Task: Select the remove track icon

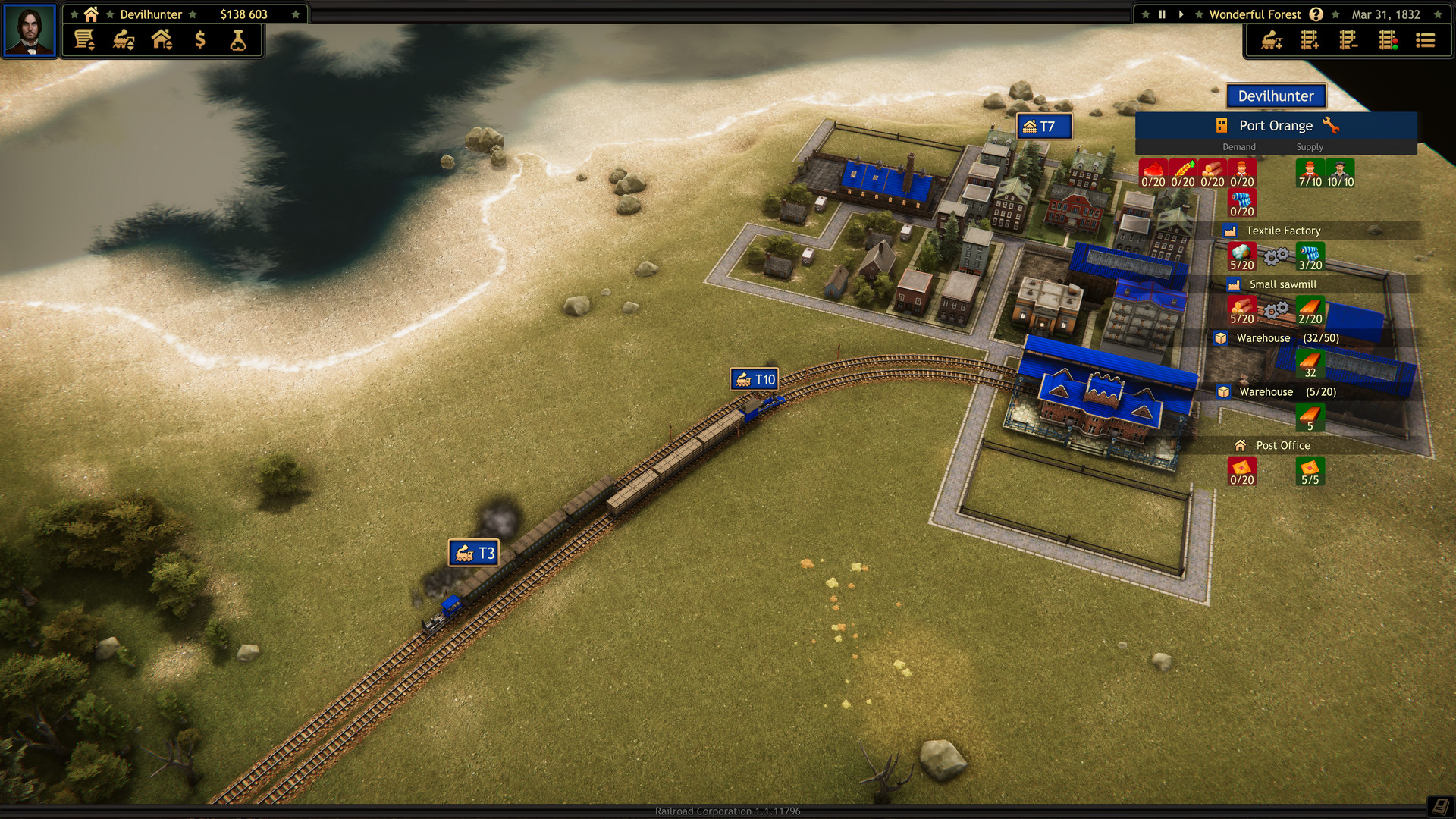Action: [x=1348, y=40]
